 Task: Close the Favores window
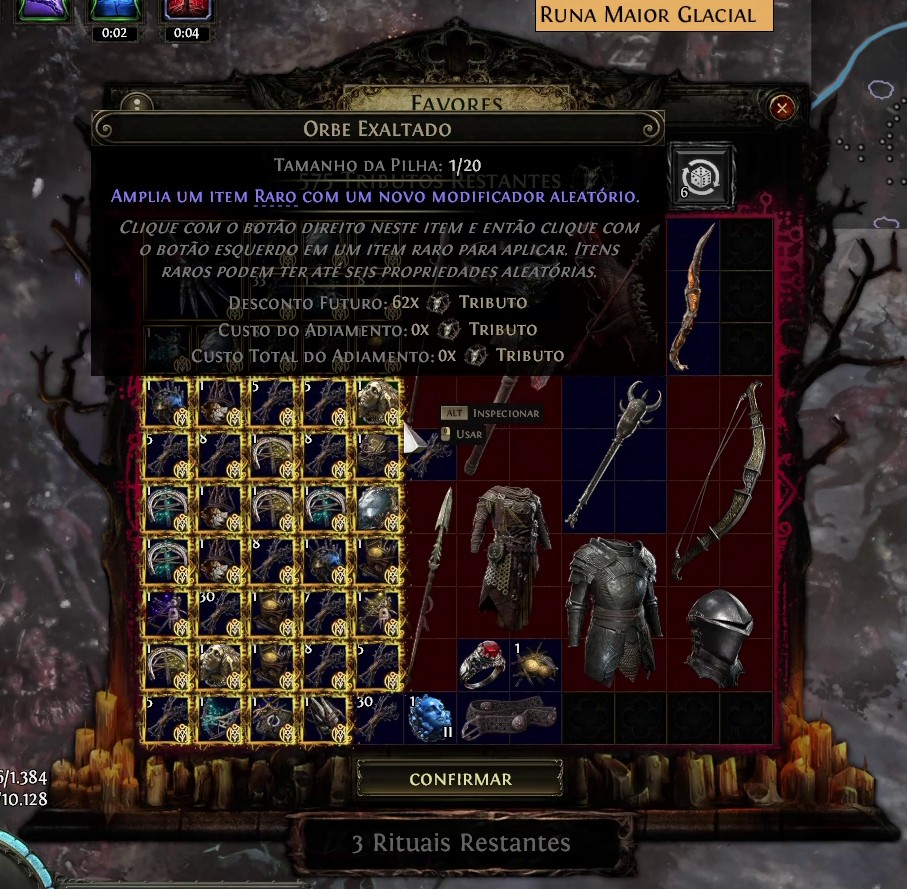tap(783, 107)
